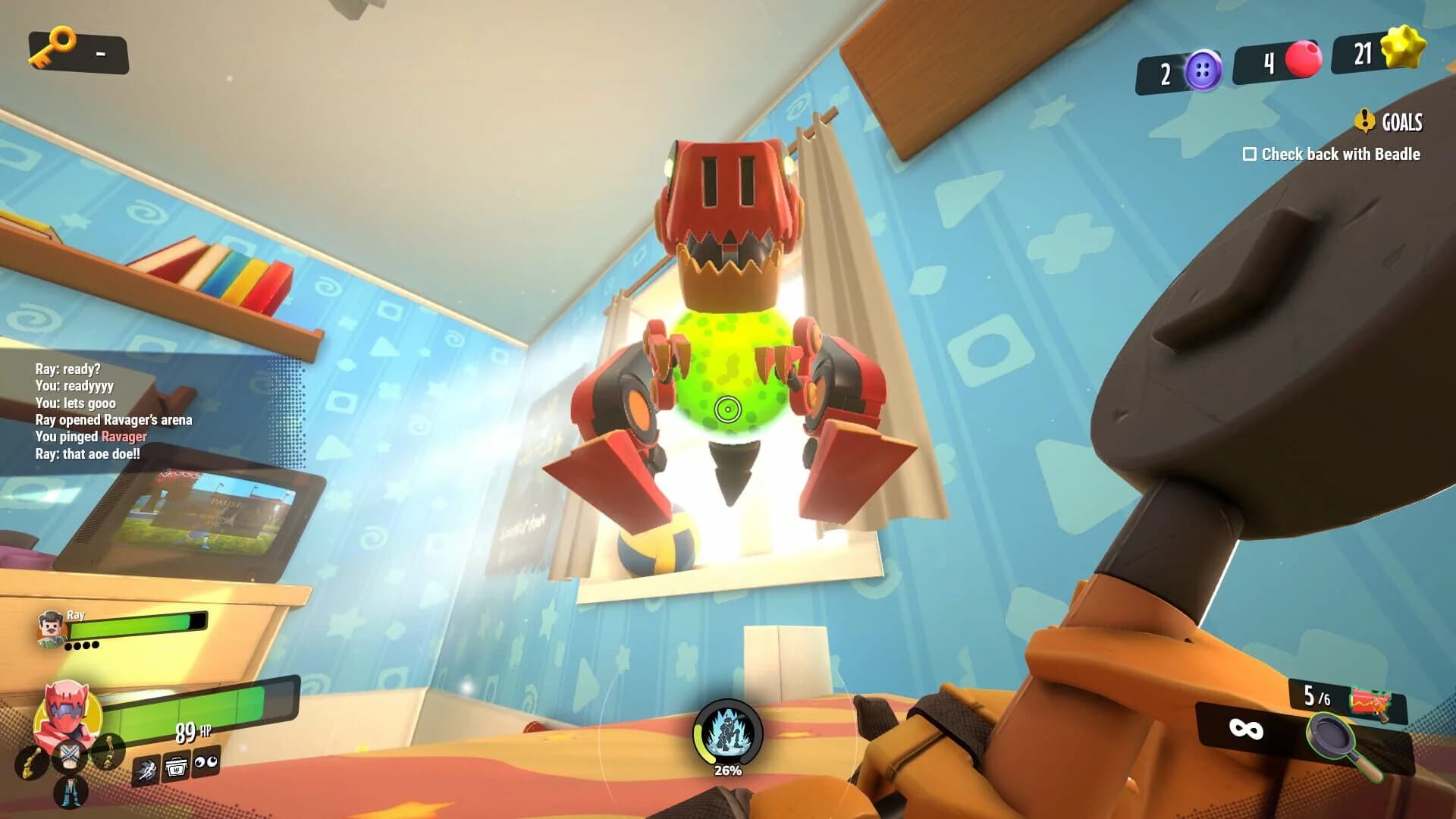Select Ray's avatar thumbnail
Image resolution: width=1456 pixels, height=819 pixels.
[x=49, y=629]
